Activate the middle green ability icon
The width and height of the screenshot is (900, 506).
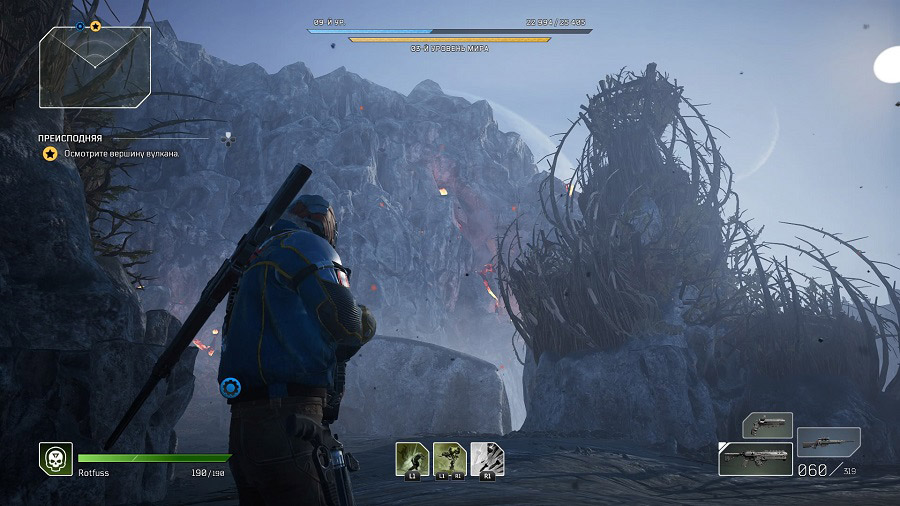coord(450,458)
